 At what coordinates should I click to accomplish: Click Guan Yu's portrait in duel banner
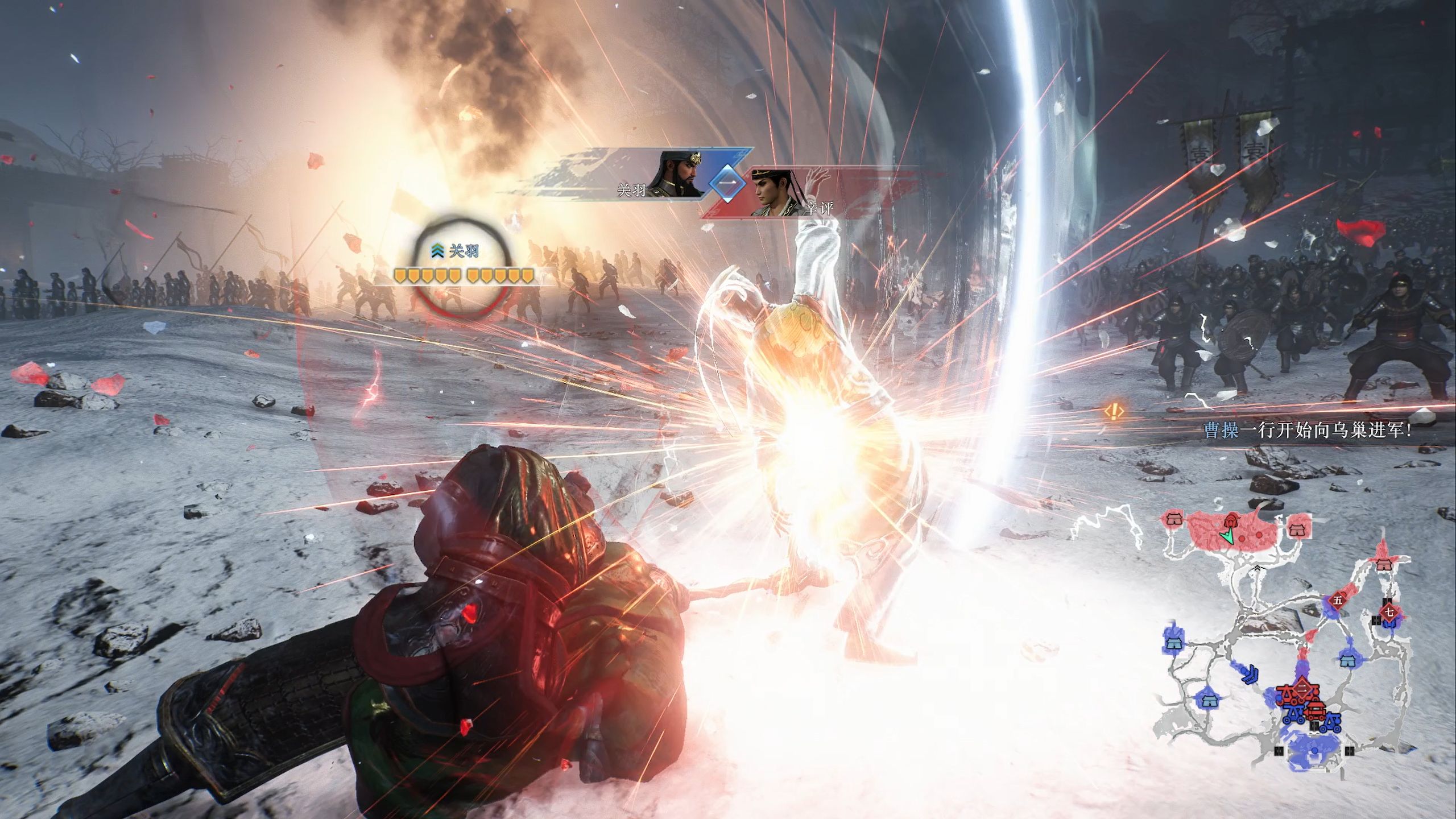point(680,174)
